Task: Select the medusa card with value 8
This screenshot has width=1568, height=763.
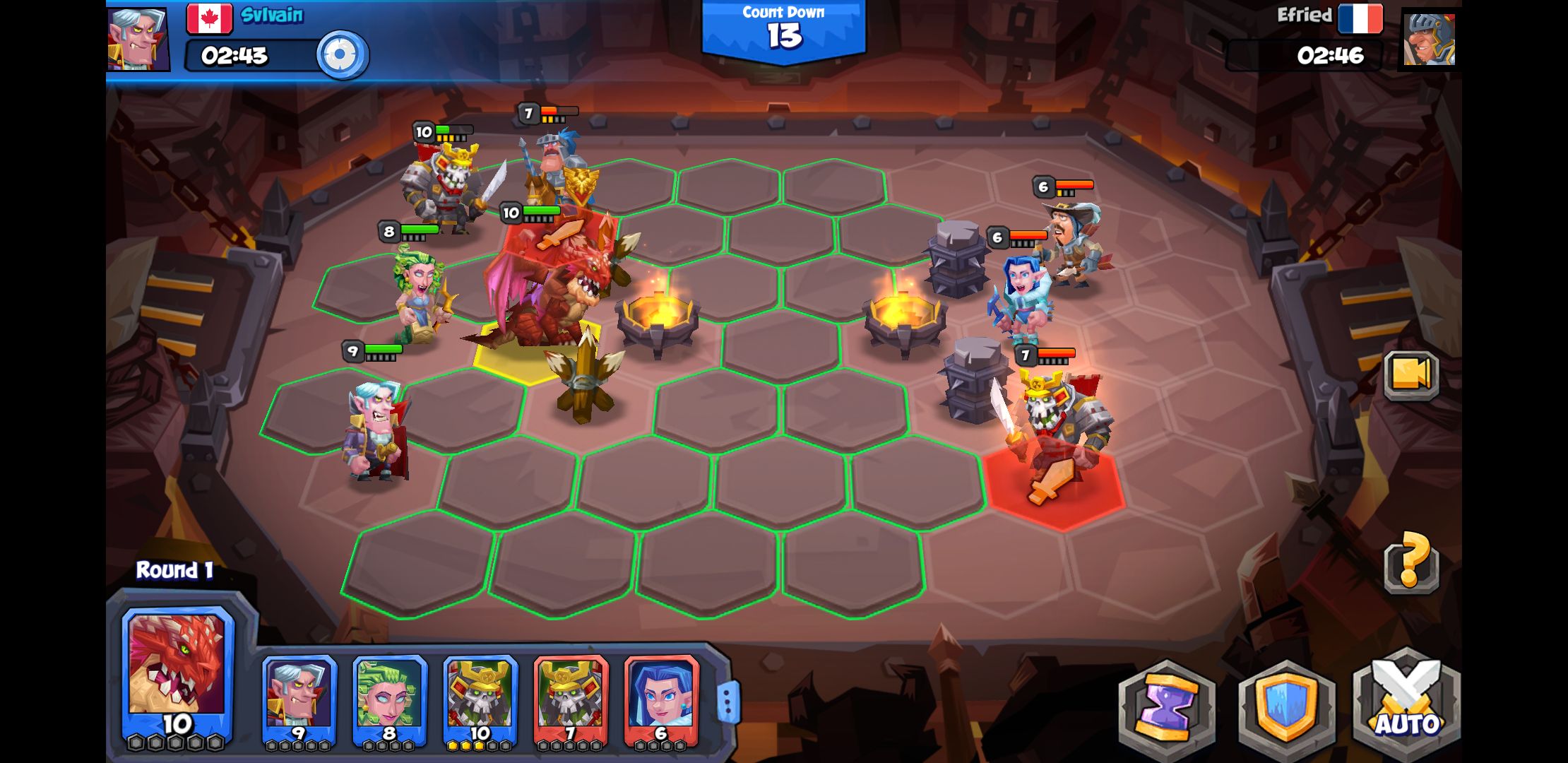Action: (x=391, y=699)
